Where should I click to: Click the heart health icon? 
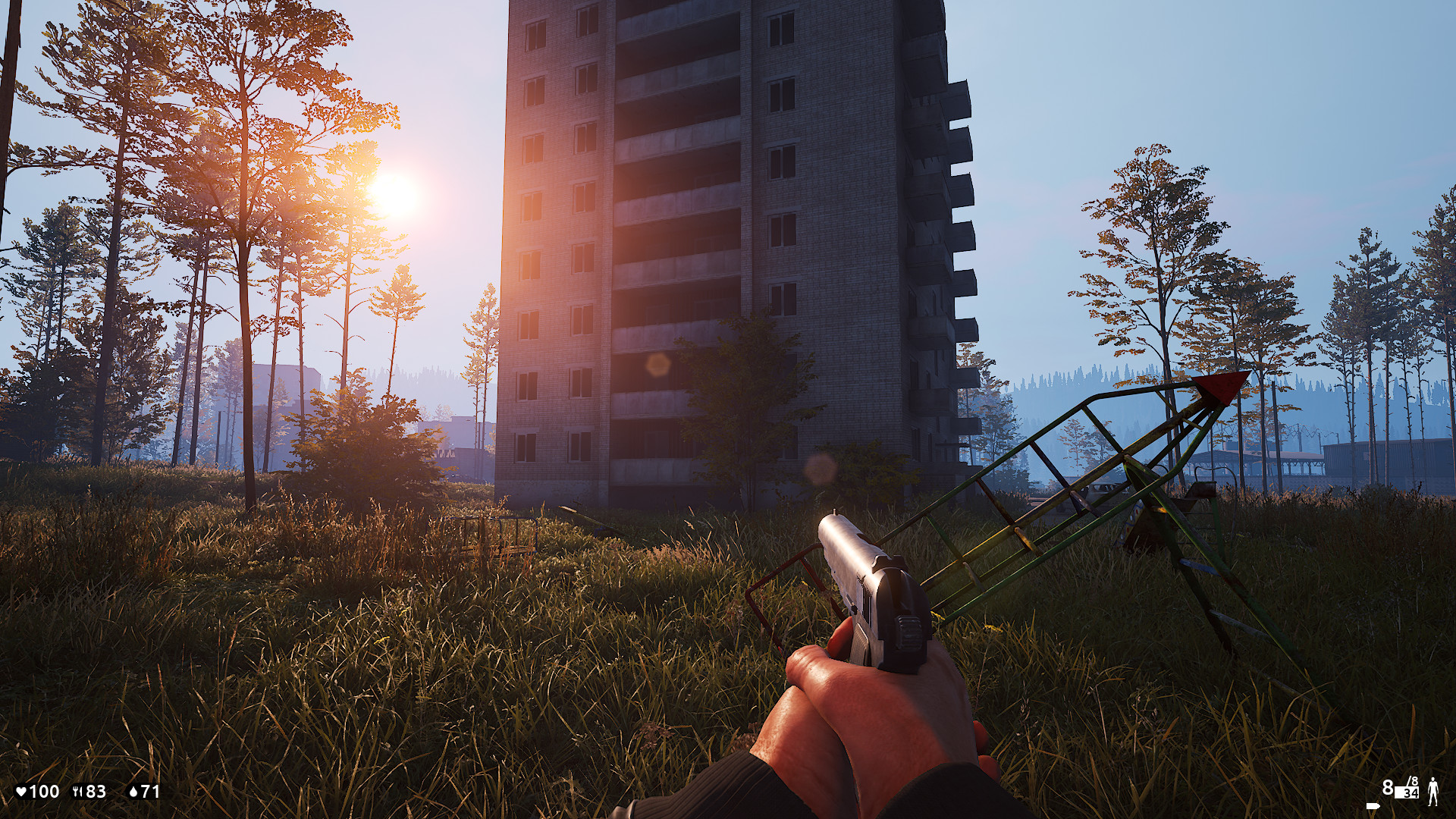click(21, 792)
